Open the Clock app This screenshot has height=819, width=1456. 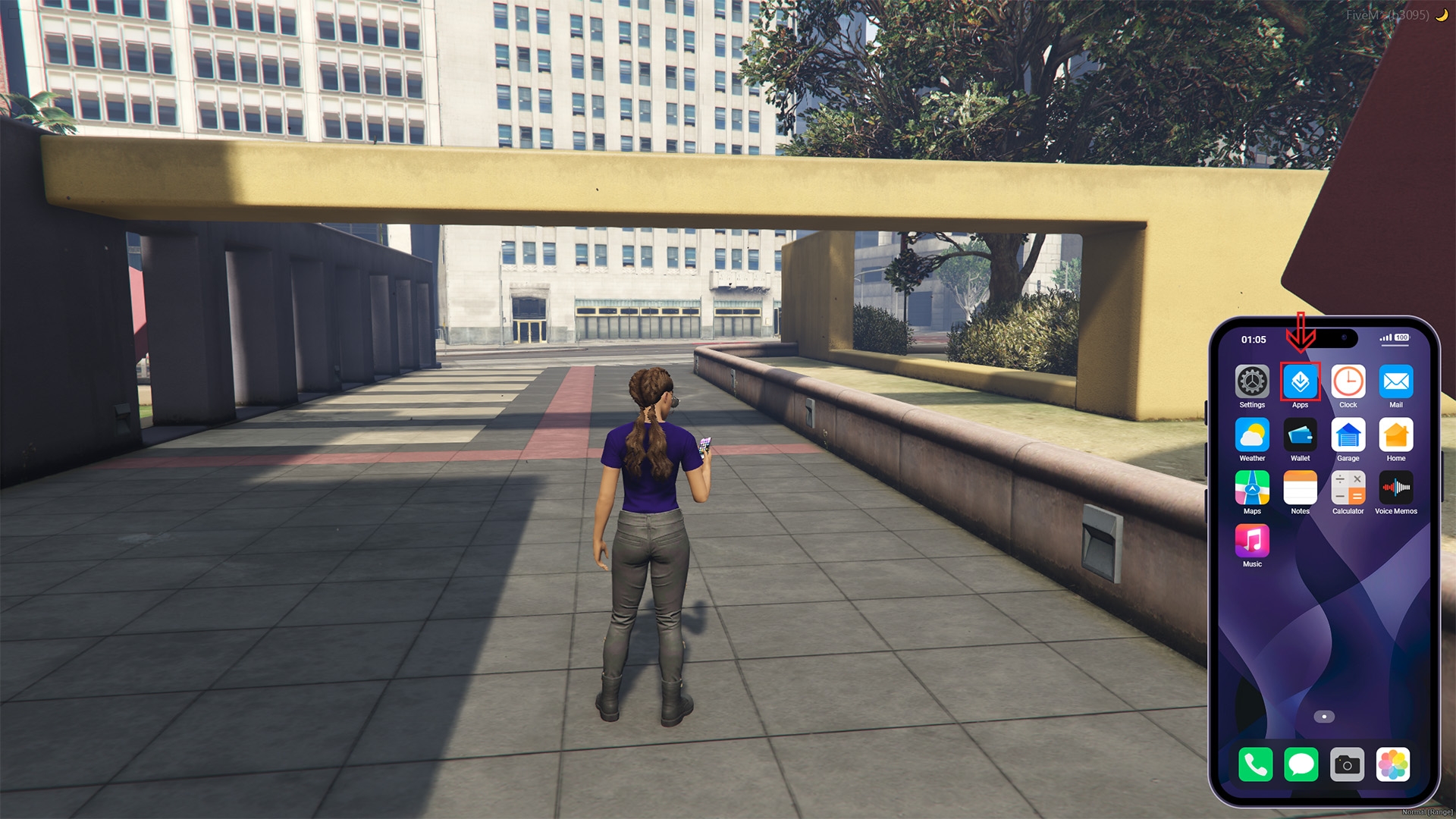1348,381
